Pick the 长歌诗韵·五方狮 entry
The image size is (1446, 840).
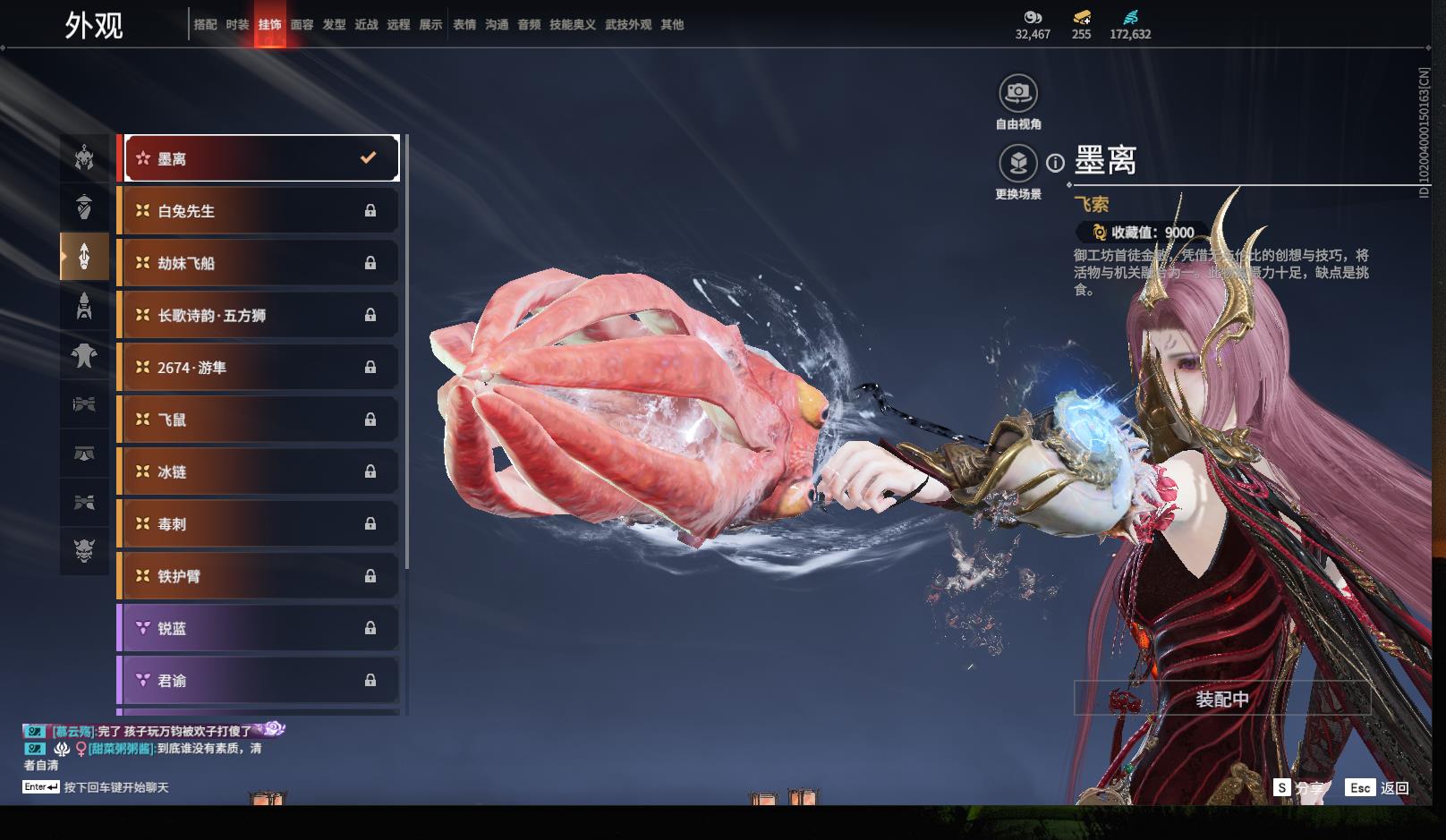(259, 315)
